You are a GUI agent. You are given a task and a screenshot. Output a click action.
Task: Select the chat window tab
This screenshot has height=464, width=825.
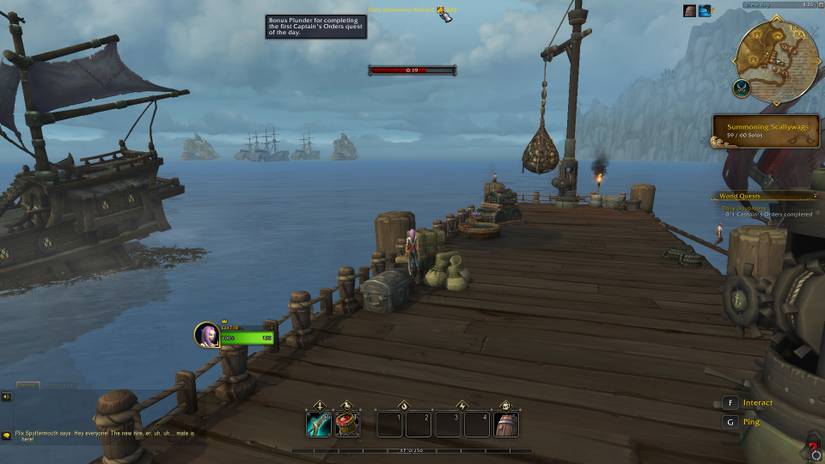[x=28, y=385]
